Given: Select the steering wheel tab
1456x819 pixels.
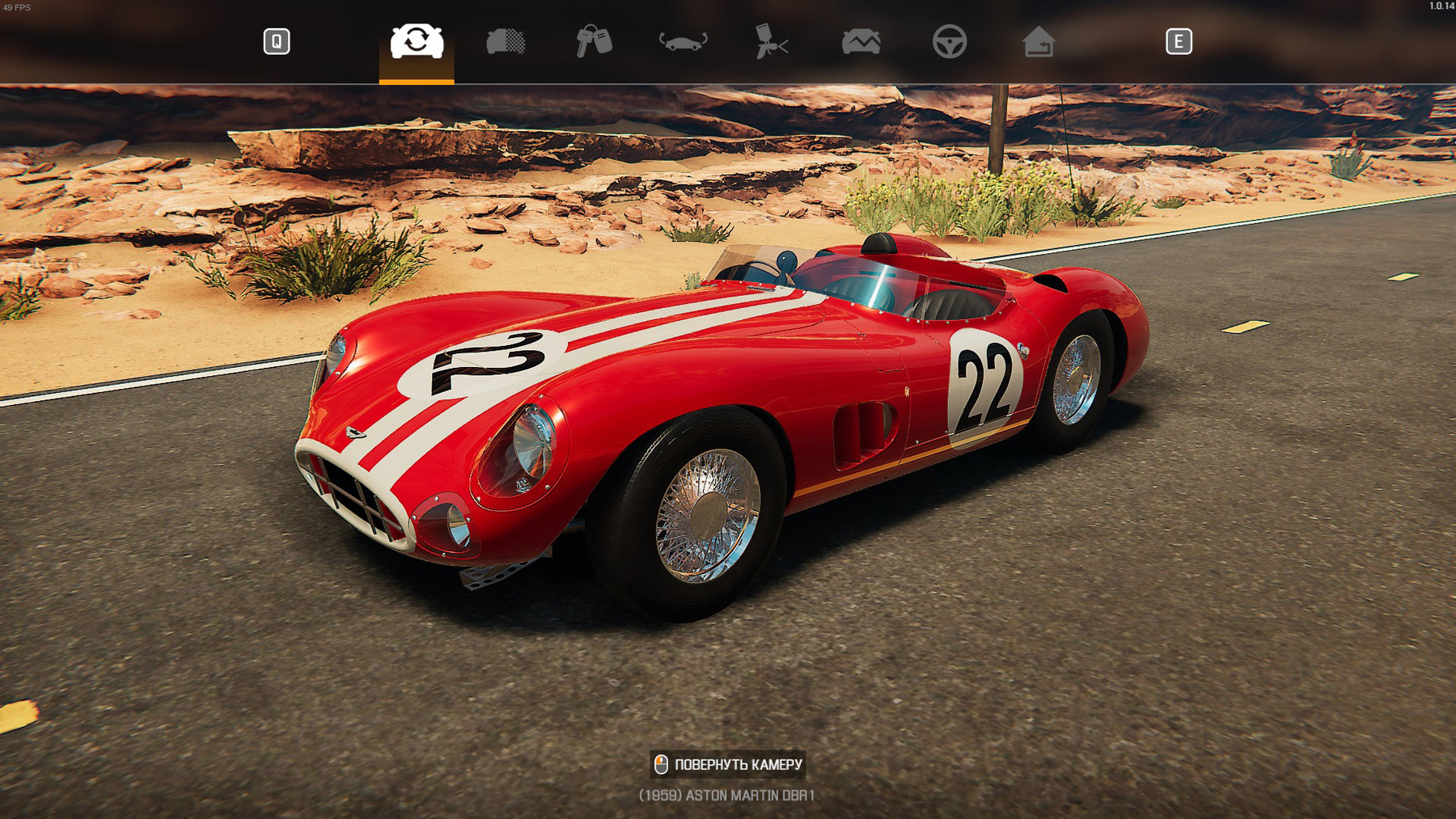Looking at the screenshot, I should [x=949, y=41].
